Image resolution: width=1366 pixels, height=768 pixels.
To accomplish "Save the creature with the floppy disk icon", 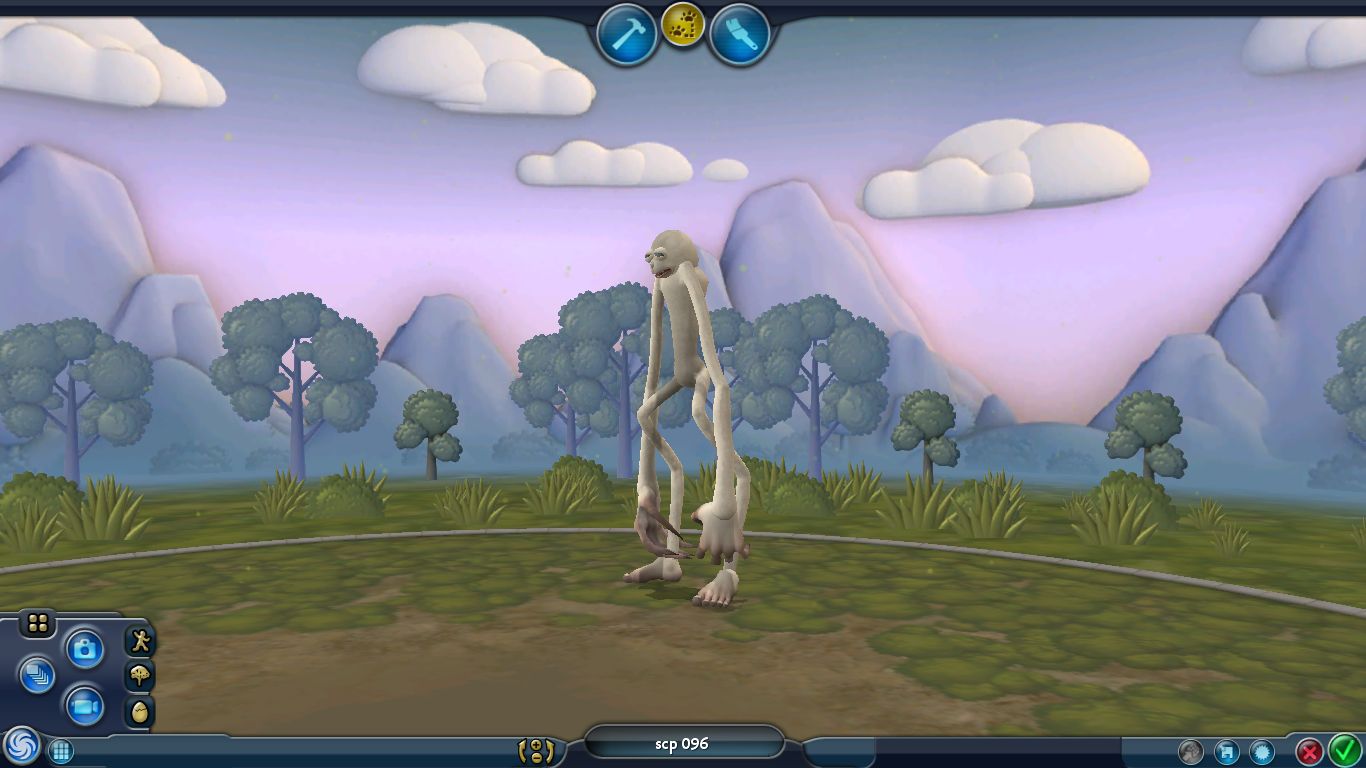I will (1228, 750).
